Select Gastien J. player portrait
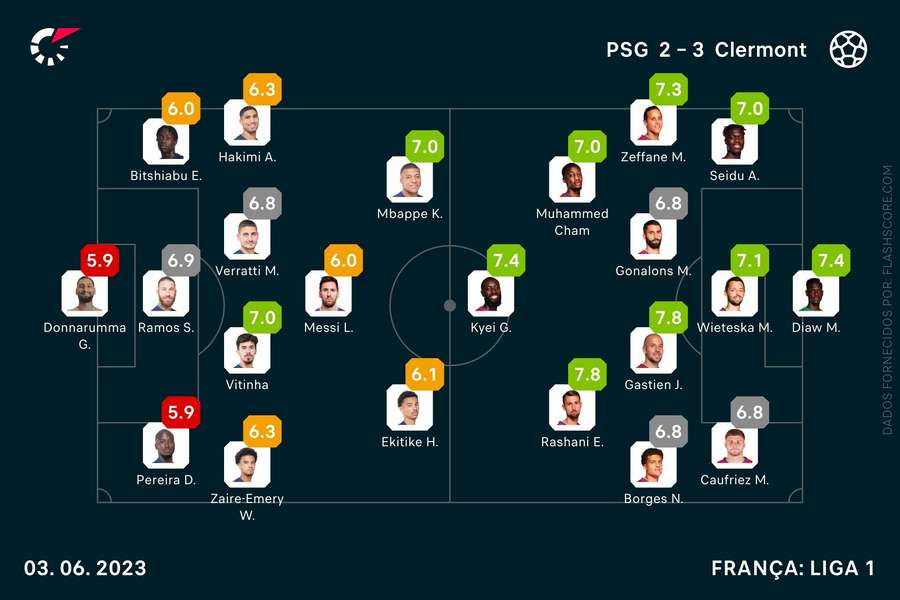 pyautogui.click(x=653, y=350)
